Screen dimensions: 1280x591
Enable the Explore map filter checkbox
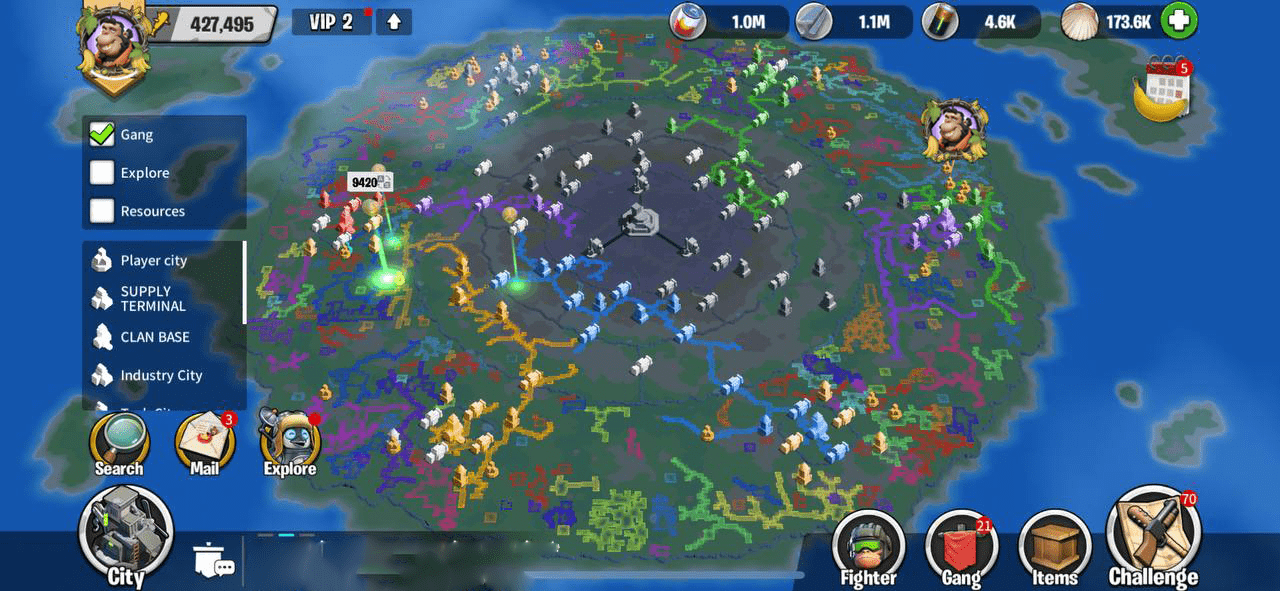[102, 173]
